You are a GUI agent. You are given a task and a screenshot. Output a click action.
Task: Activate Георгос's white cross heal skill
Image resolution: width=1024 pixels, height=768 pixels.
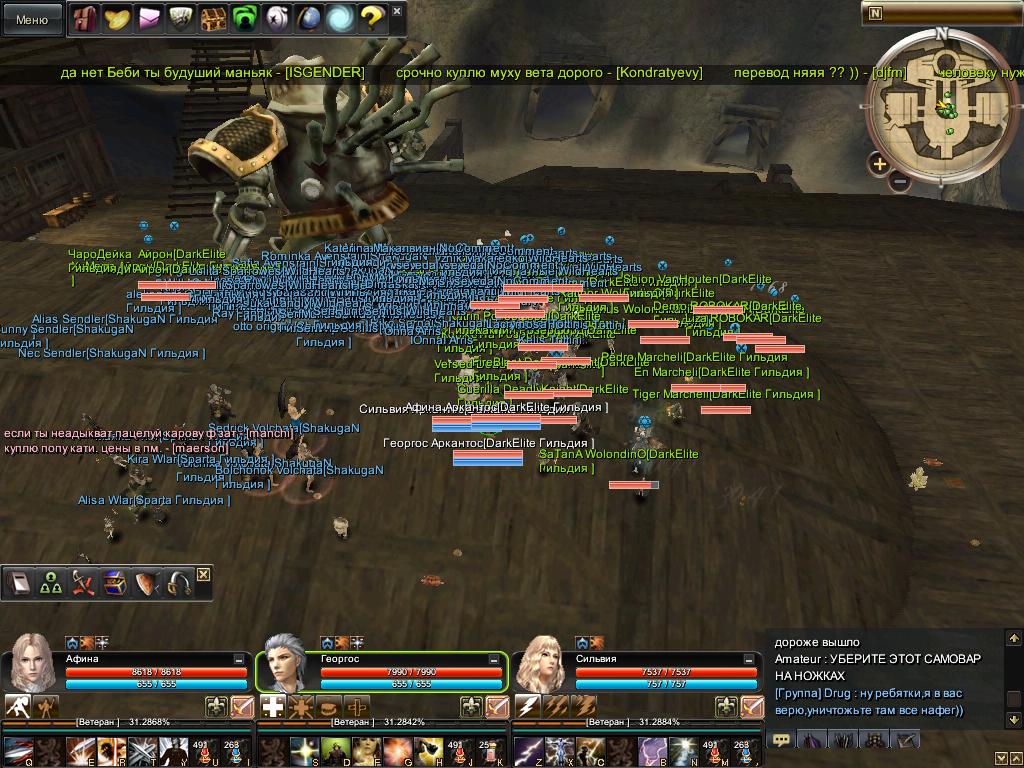click(x=273, y=707)
